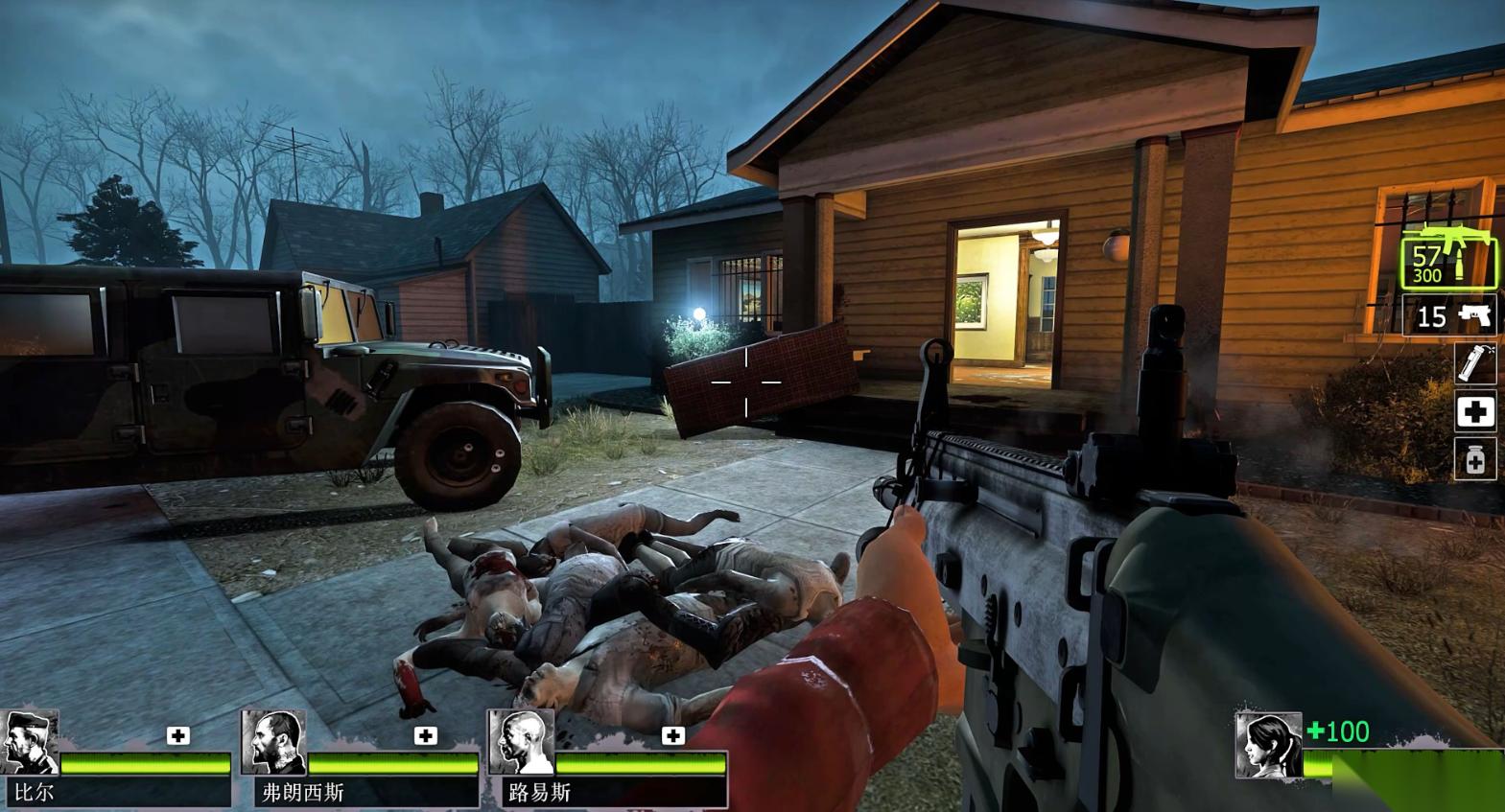Select the player's own character portrait
Screen dimensions: 1505x812
[1268, 745]
